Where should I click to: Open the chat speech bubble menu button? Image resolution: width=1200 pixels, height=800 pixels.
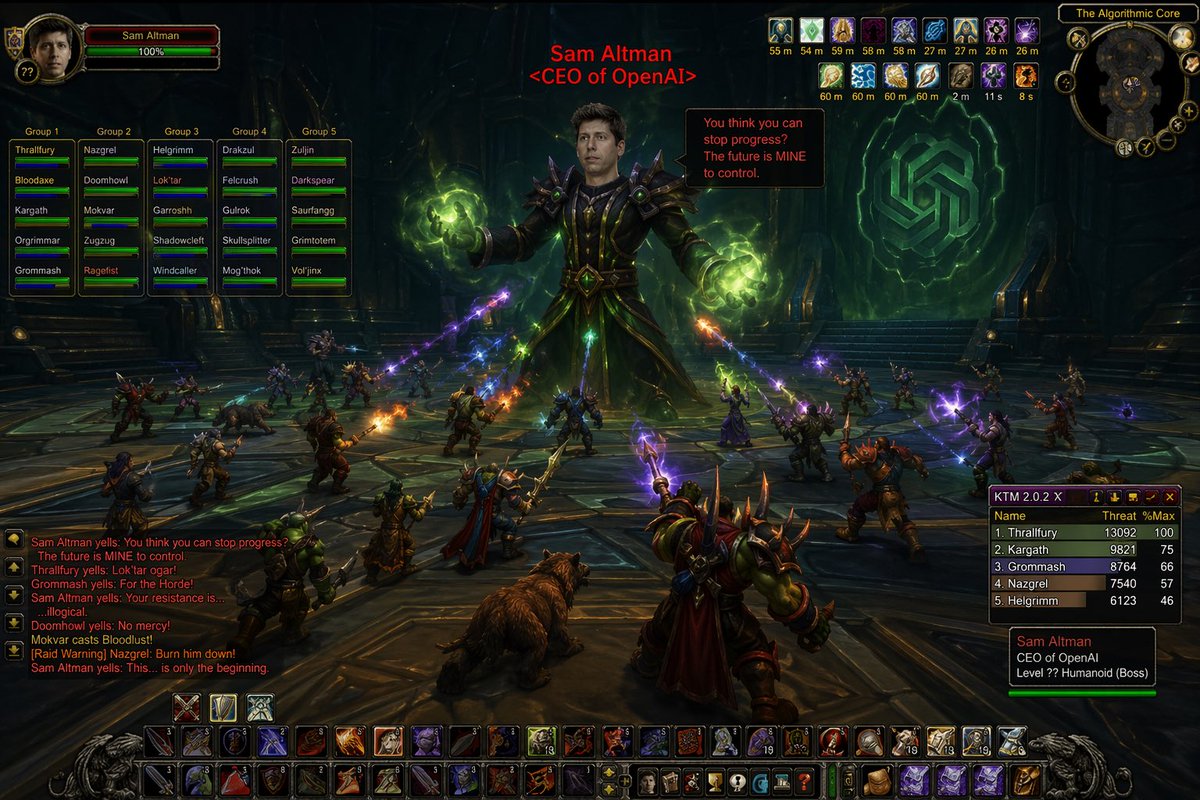click(14, 538)
